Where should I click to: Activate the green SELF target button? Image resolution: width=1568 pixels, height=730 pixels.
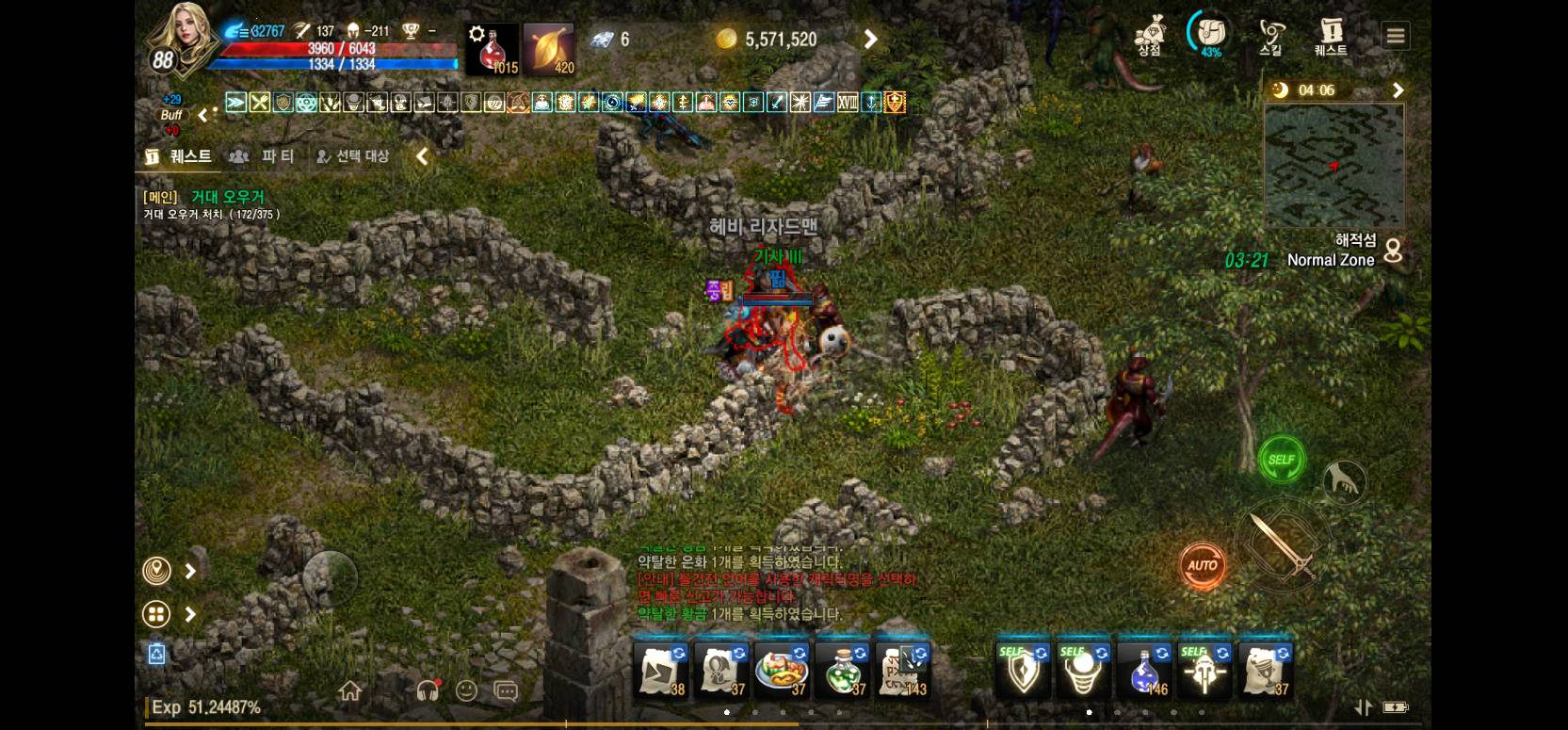(1282, 460)
